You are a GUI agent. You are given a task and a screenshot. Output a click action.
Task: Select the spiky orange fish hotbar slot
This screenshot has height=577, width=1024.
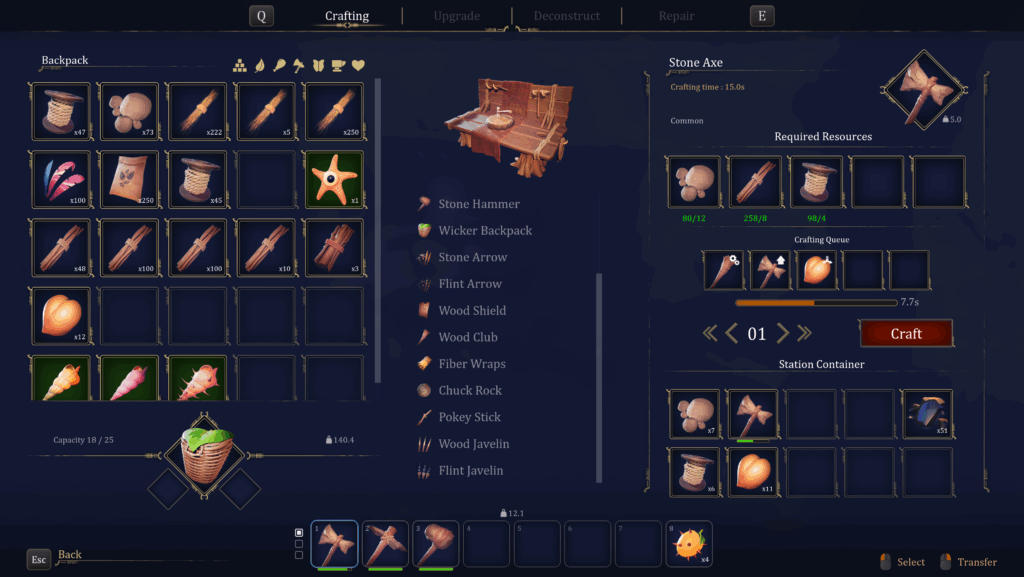point(691,545)
